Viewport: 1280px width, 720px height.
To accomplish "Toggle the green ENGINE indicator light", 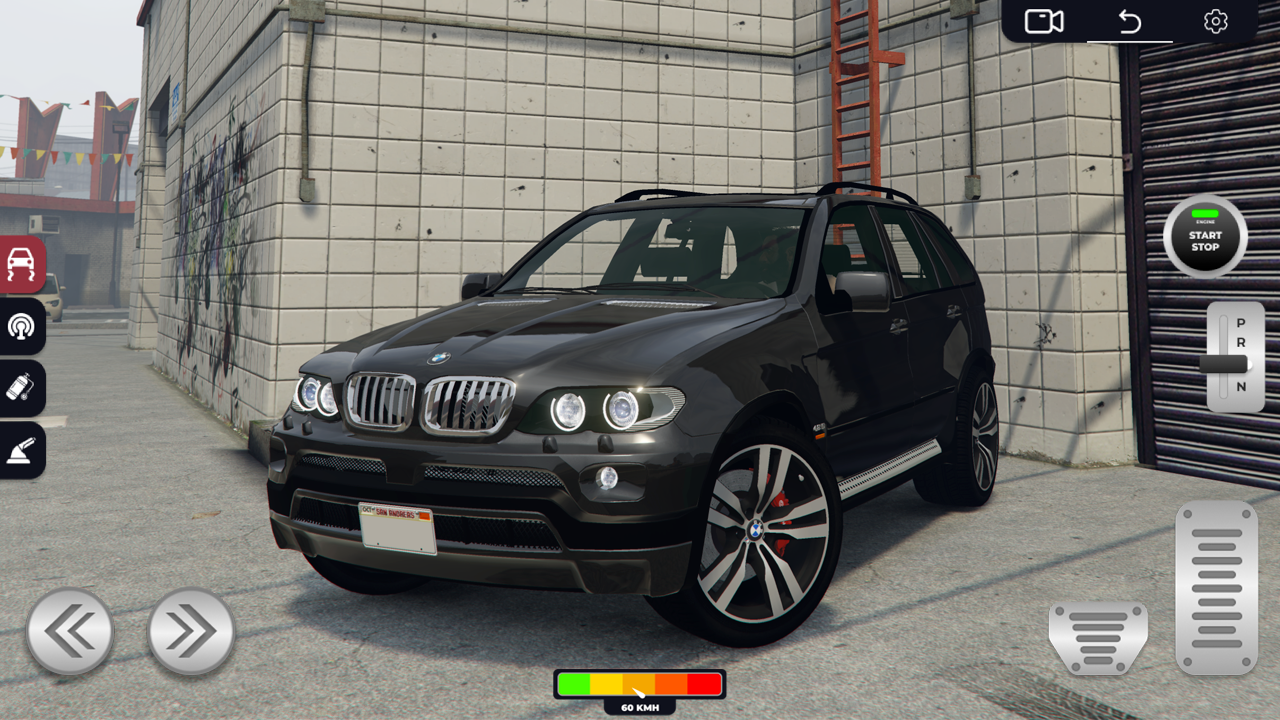I will click(1204, 215).
